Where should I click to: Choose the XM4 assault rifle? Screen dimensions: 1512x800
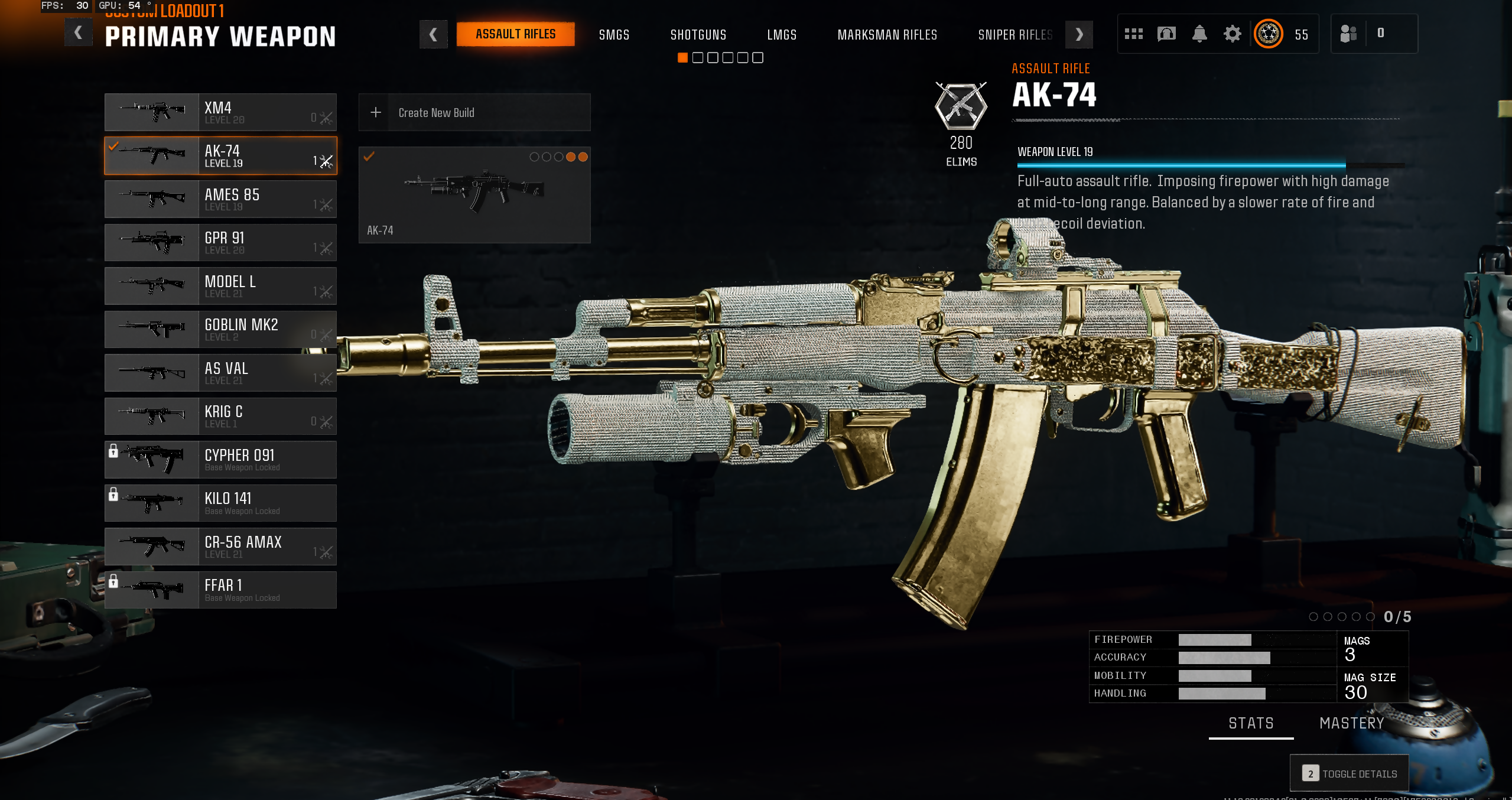220,112
